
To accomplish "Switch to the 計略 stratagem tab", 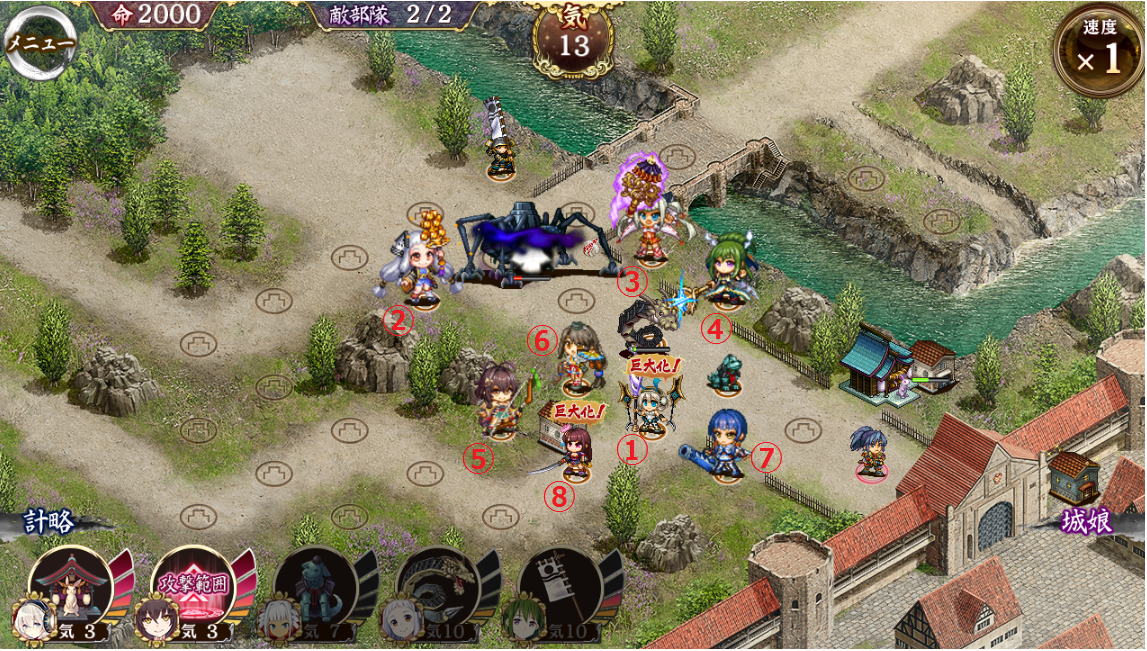I will point(48,522).
